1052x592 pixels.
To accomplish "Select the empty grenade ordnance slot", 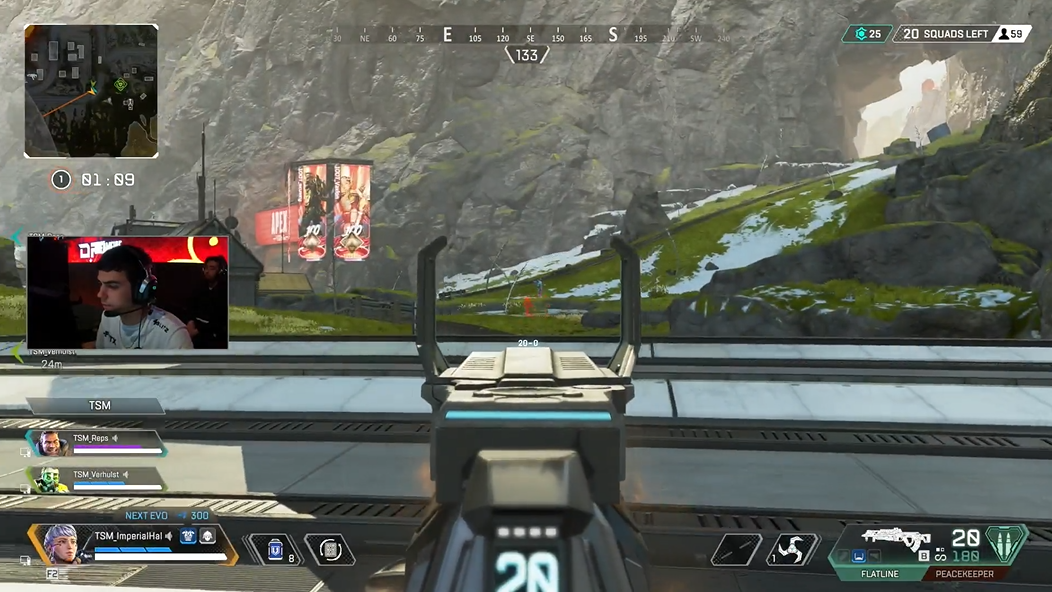I will point(736,549).
